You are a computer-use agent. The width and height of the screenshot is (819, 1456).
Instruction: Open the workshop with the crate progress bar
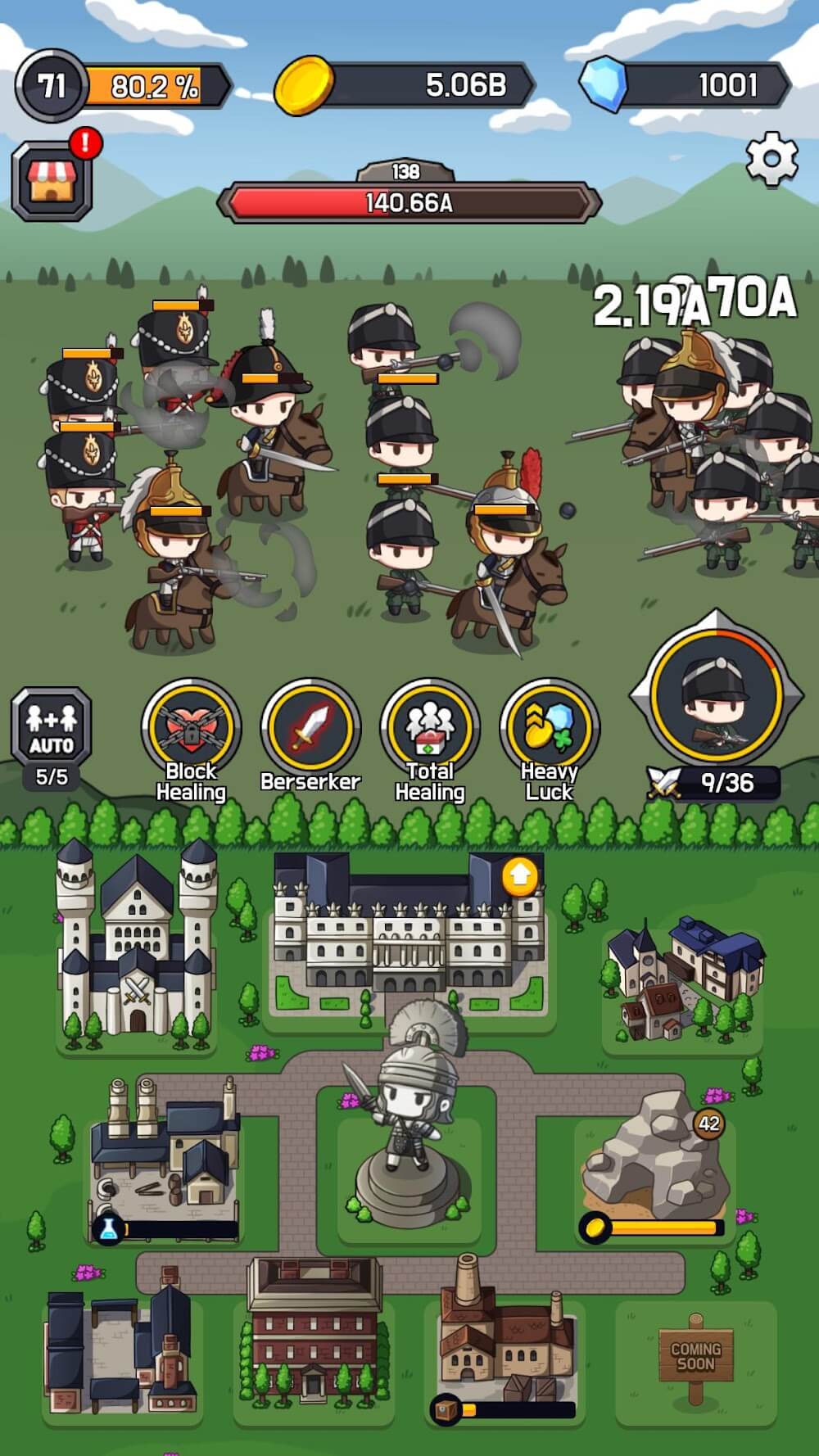pyautogui.click(x=502, y=1335)
